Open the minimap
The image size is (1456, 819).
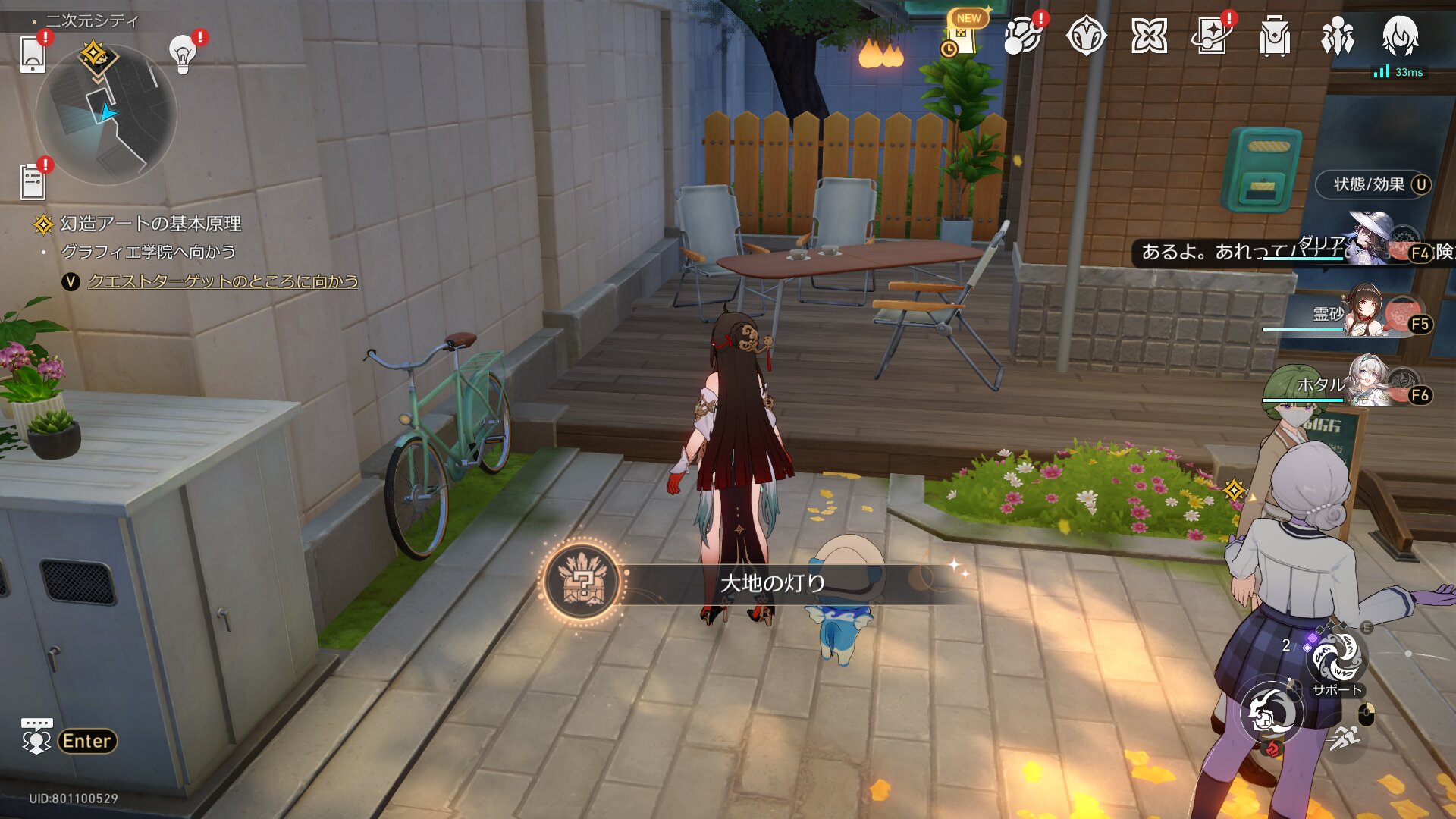pos(106,115)
